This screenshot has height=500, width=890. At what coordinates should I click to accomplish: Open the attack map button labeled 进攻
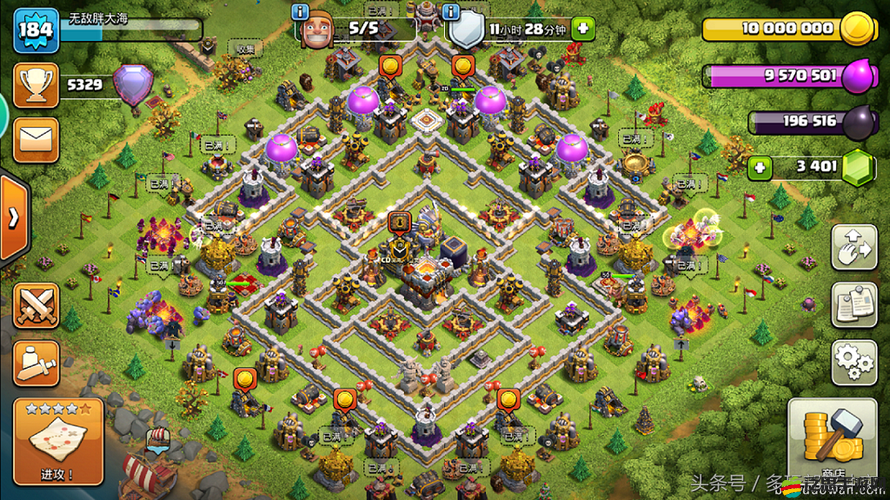point(57,440)
